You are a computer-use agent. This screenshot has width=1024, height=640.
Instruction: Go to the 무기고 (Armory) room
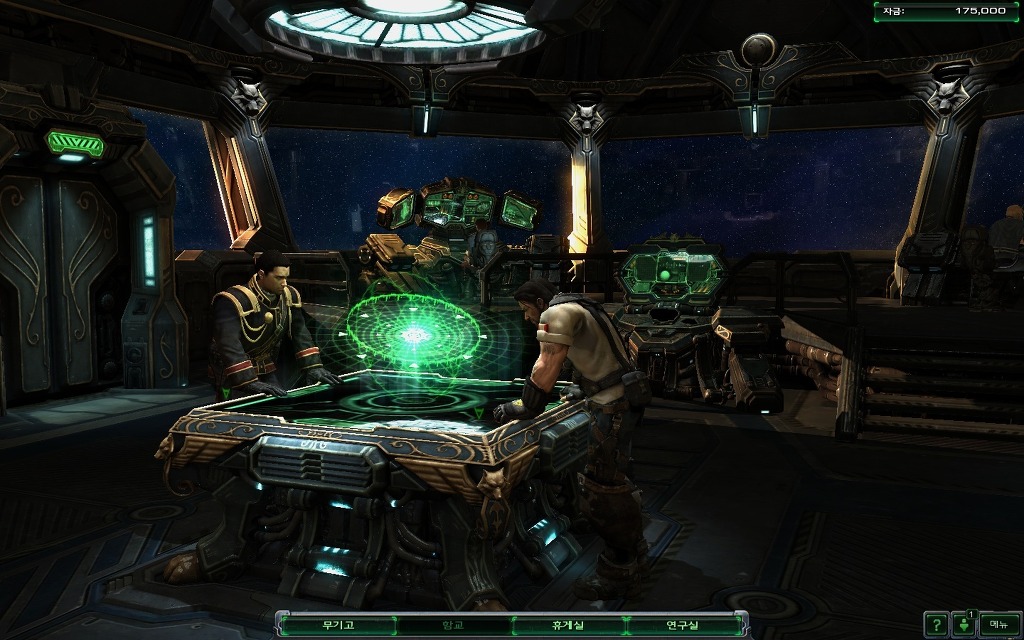coord(338,625)
